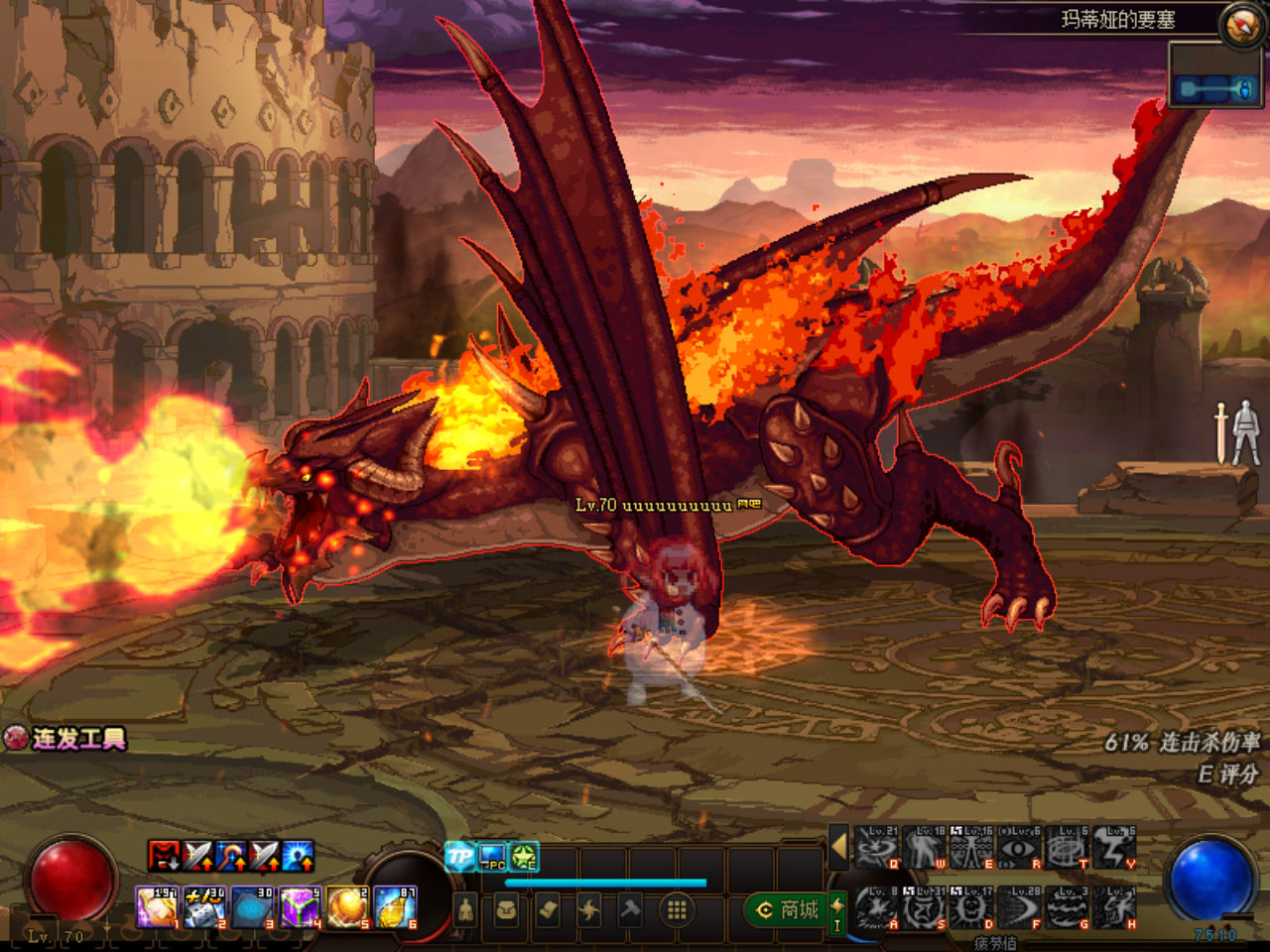Activate the lightning skill on Y

(x=1114, y=849)
